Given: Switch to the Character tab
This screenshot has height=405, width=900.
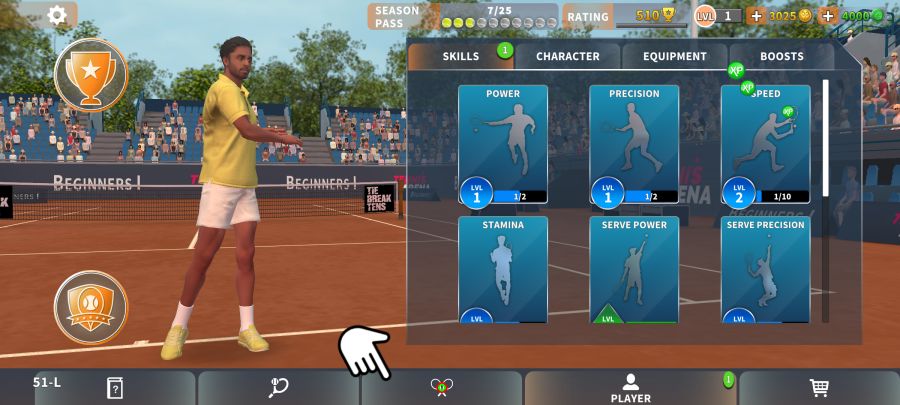Looking at the screenshot, I should point(568,56).
